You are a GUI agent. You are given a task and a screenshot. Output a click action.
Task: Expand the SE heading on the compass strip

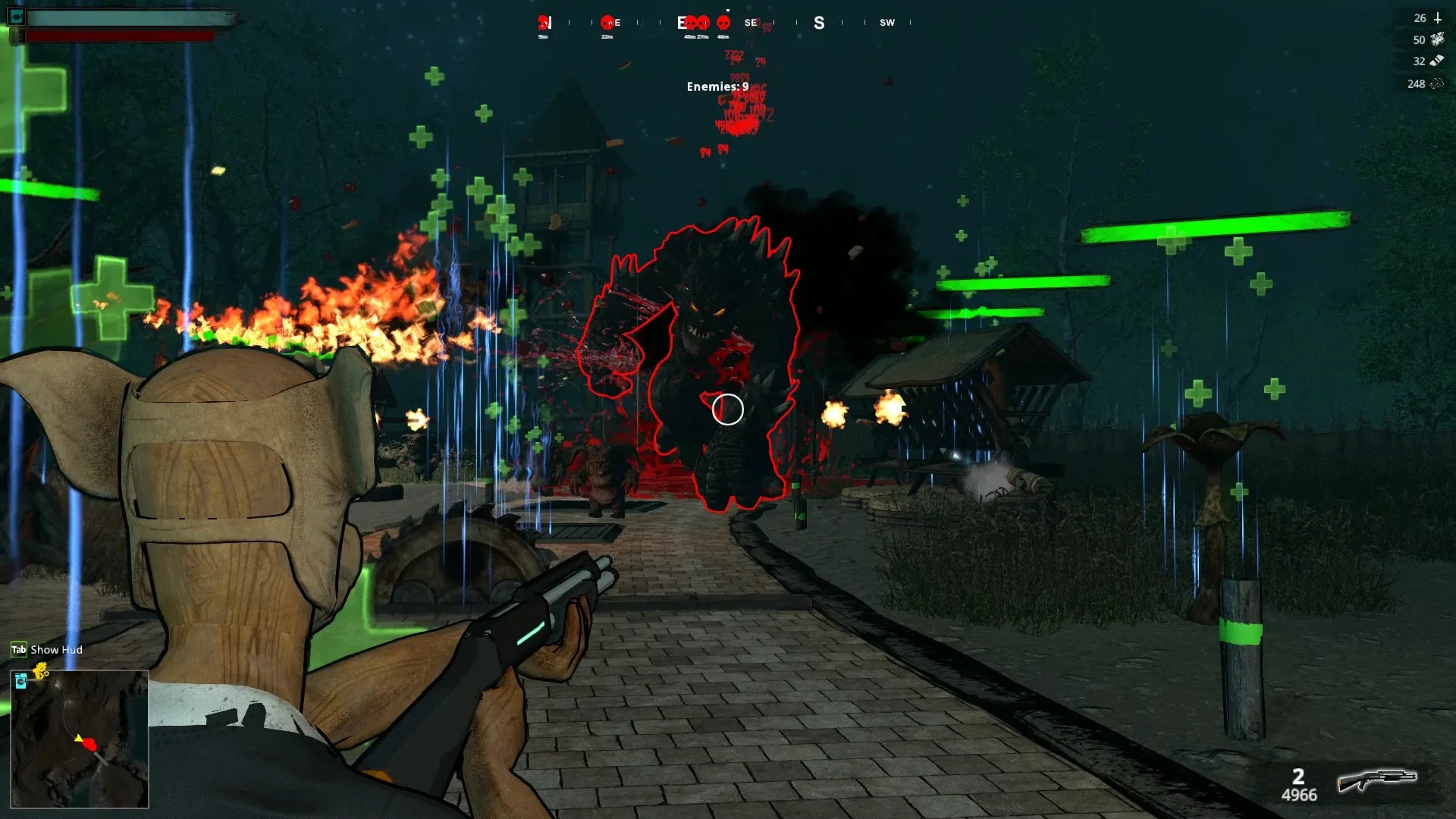coord(749,22)
